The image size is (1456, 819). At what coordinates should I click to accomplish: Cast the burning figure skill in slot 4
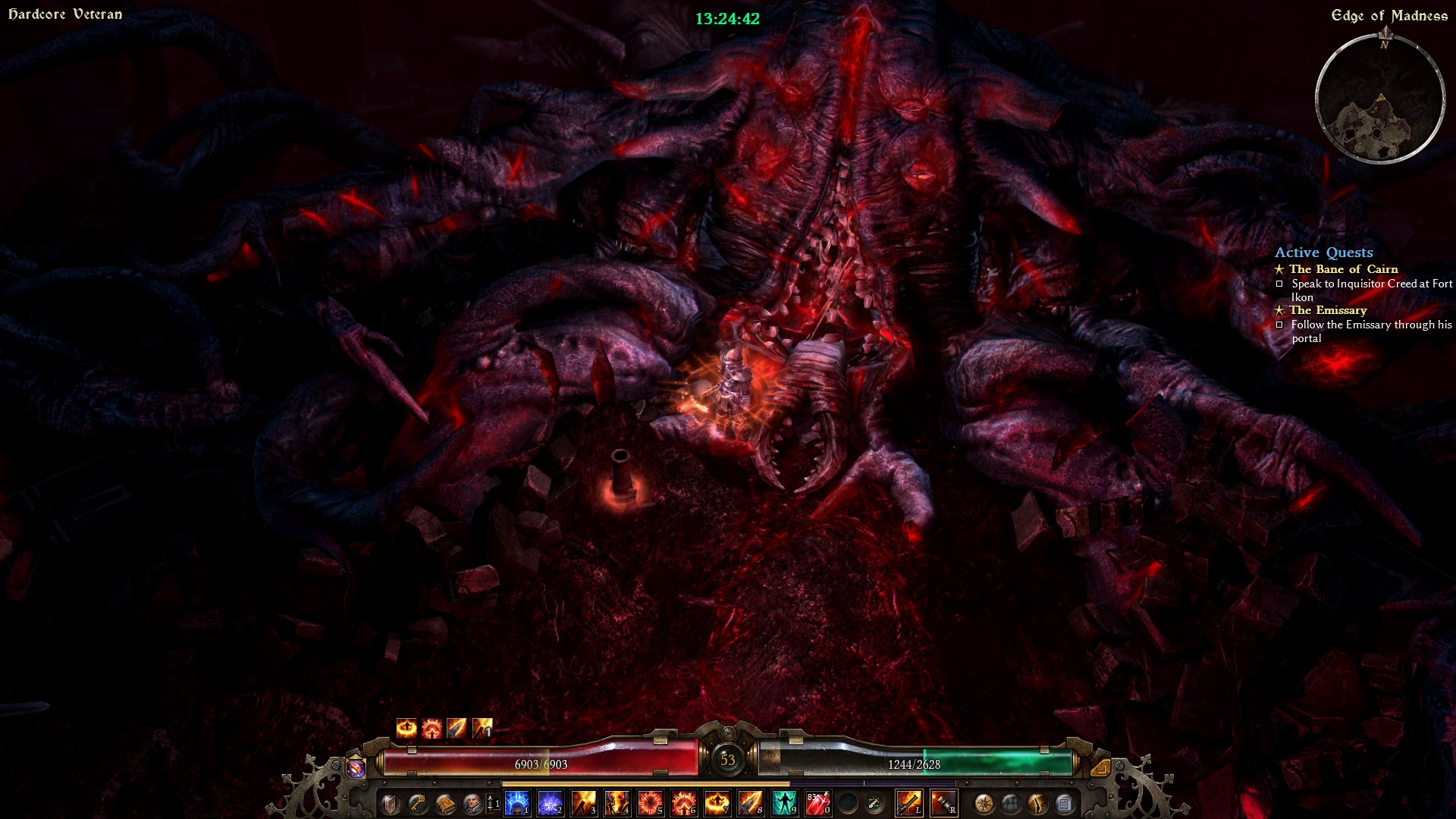[x=617, y=802]
